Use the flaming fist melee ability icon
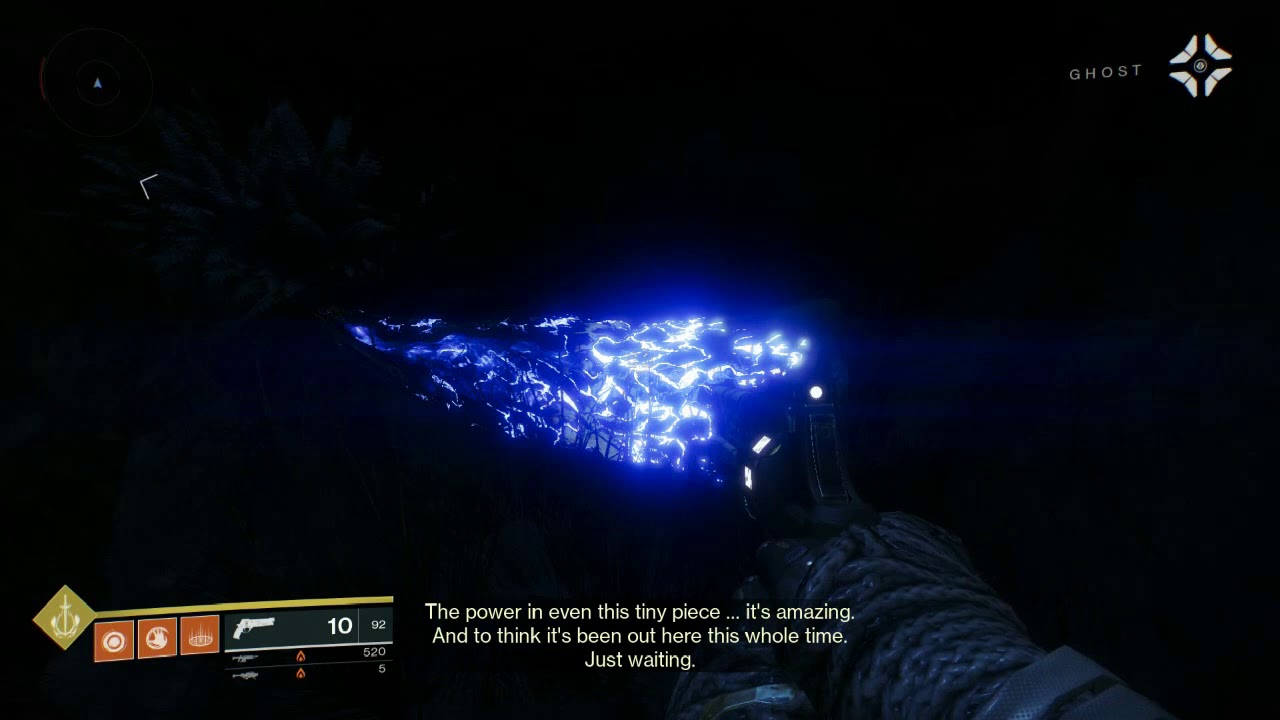 point(157,638)
